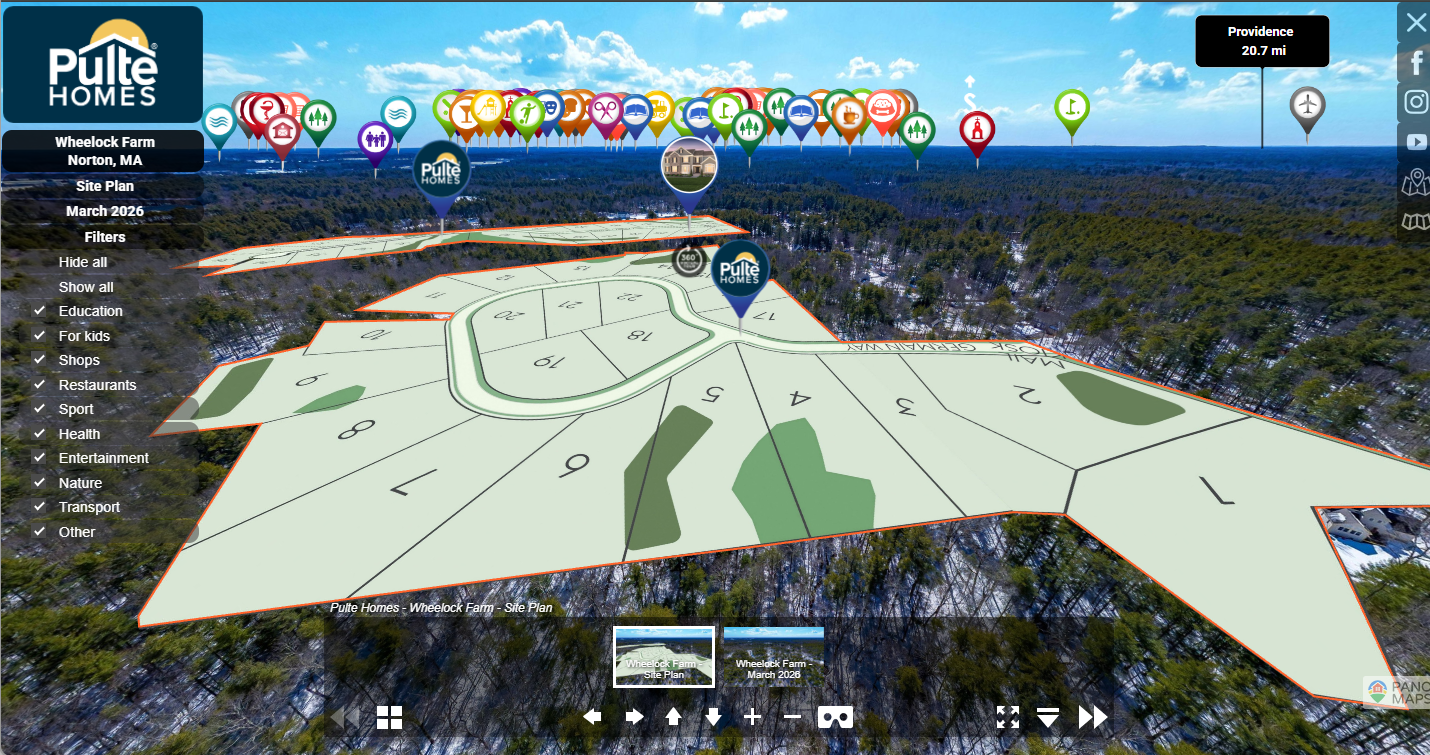Uncheck the Nature filter
The image size is (1430, 755).
click(x=40, y=483)
